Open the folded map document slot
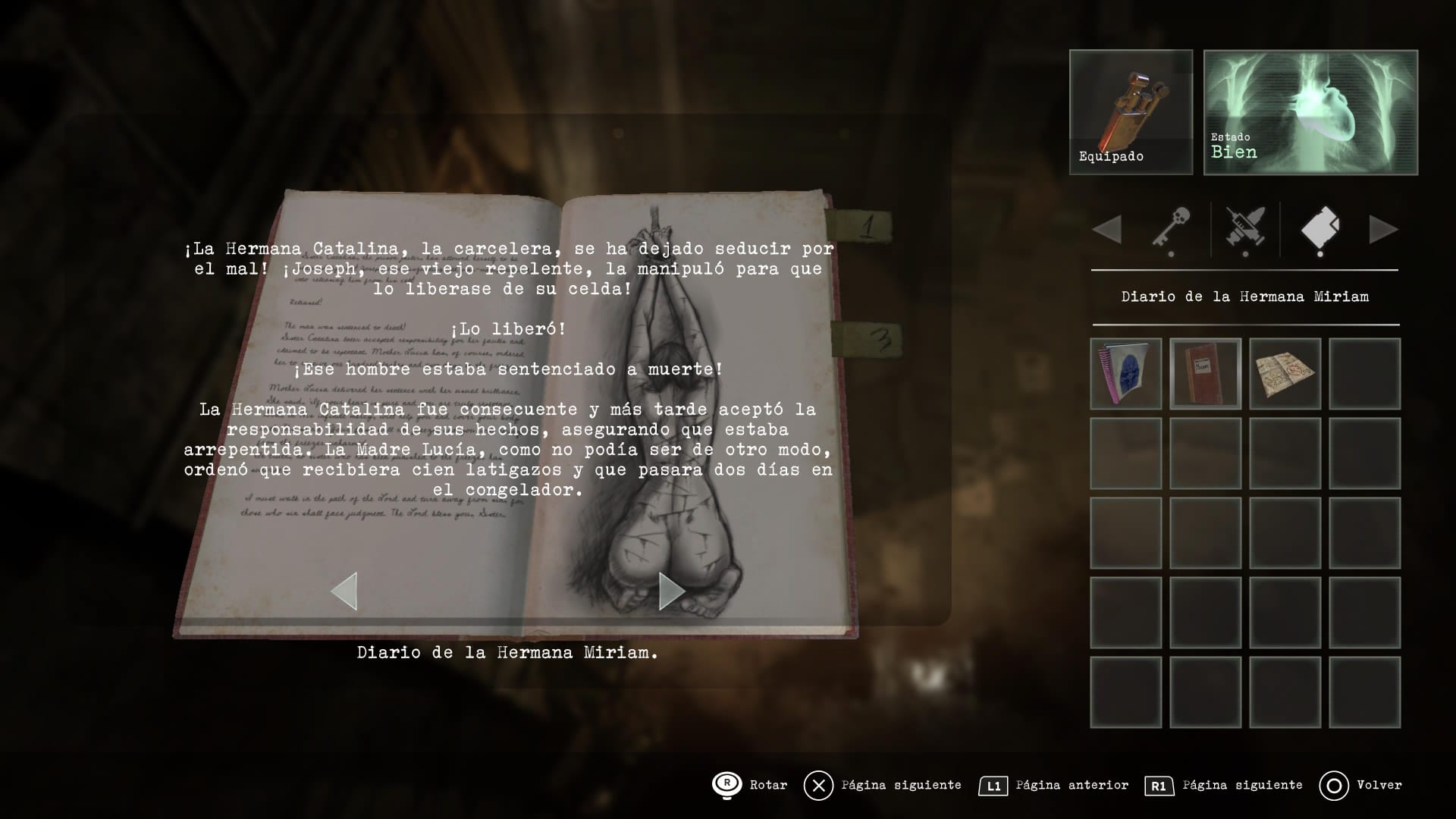This screenshot has width=1456, height=819. [x=1285, y=374]
